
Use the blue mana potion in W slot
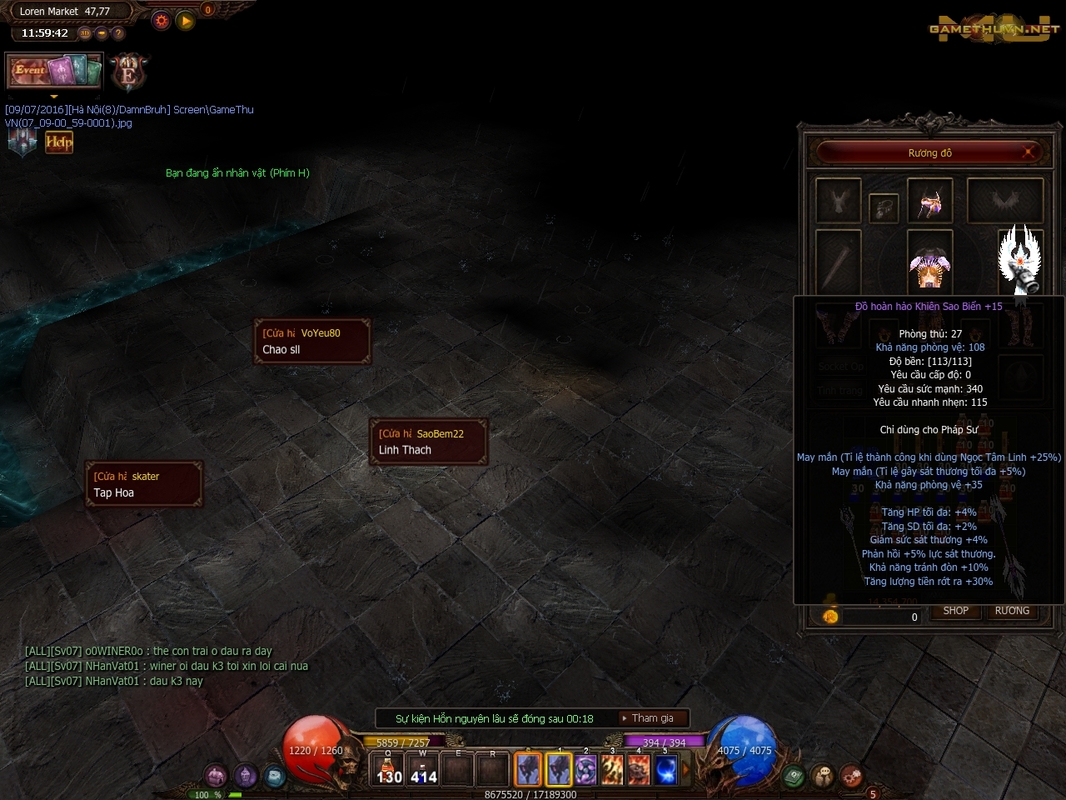(x=424, y=770)
